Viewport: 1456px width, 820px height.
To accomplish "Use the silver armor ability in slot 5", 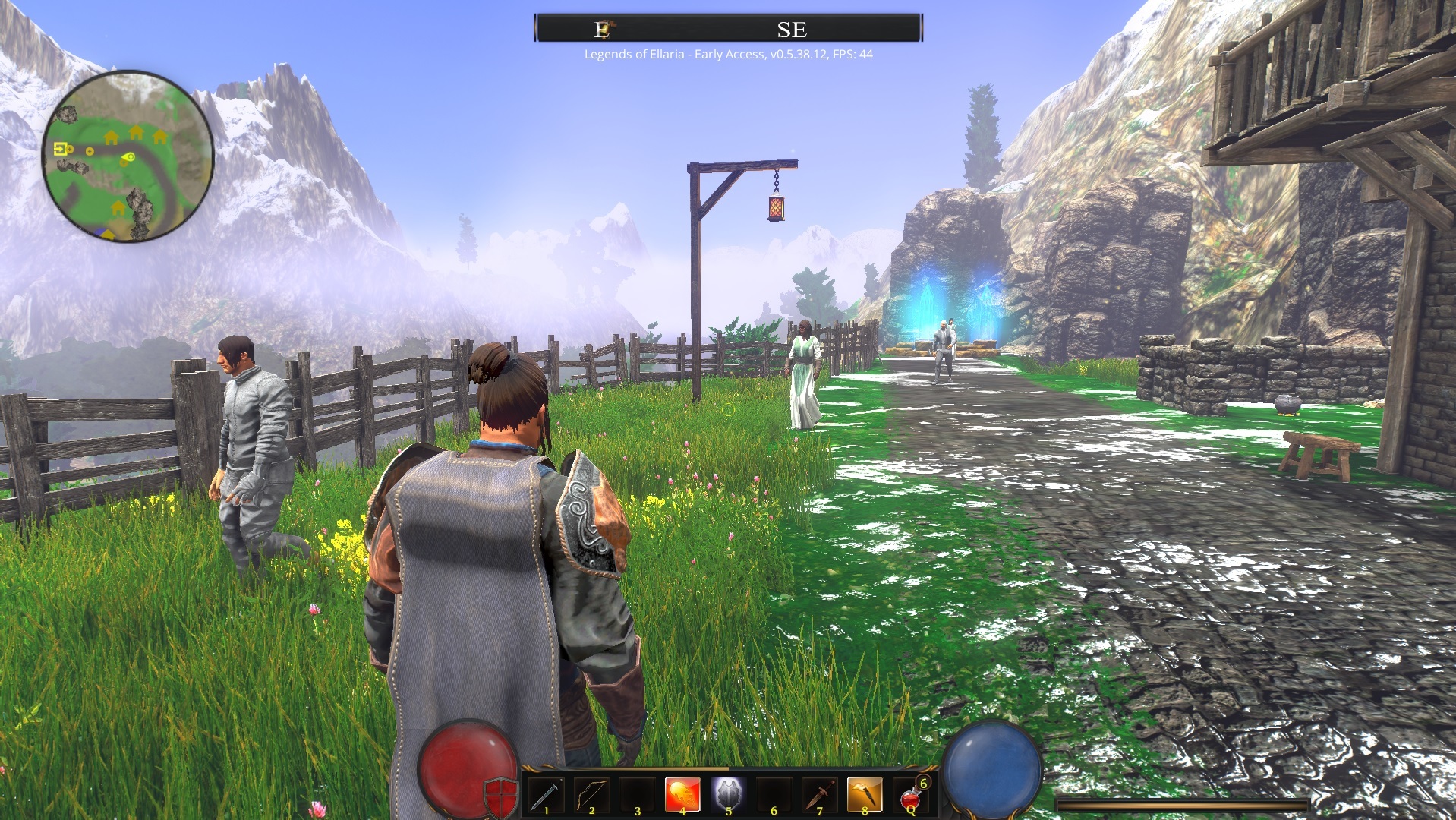I will (x=728, y=794).
